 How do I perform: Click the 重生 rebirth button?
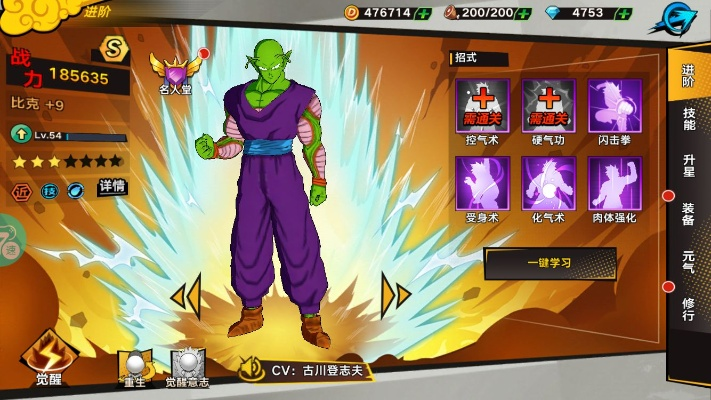coord(135,367)
